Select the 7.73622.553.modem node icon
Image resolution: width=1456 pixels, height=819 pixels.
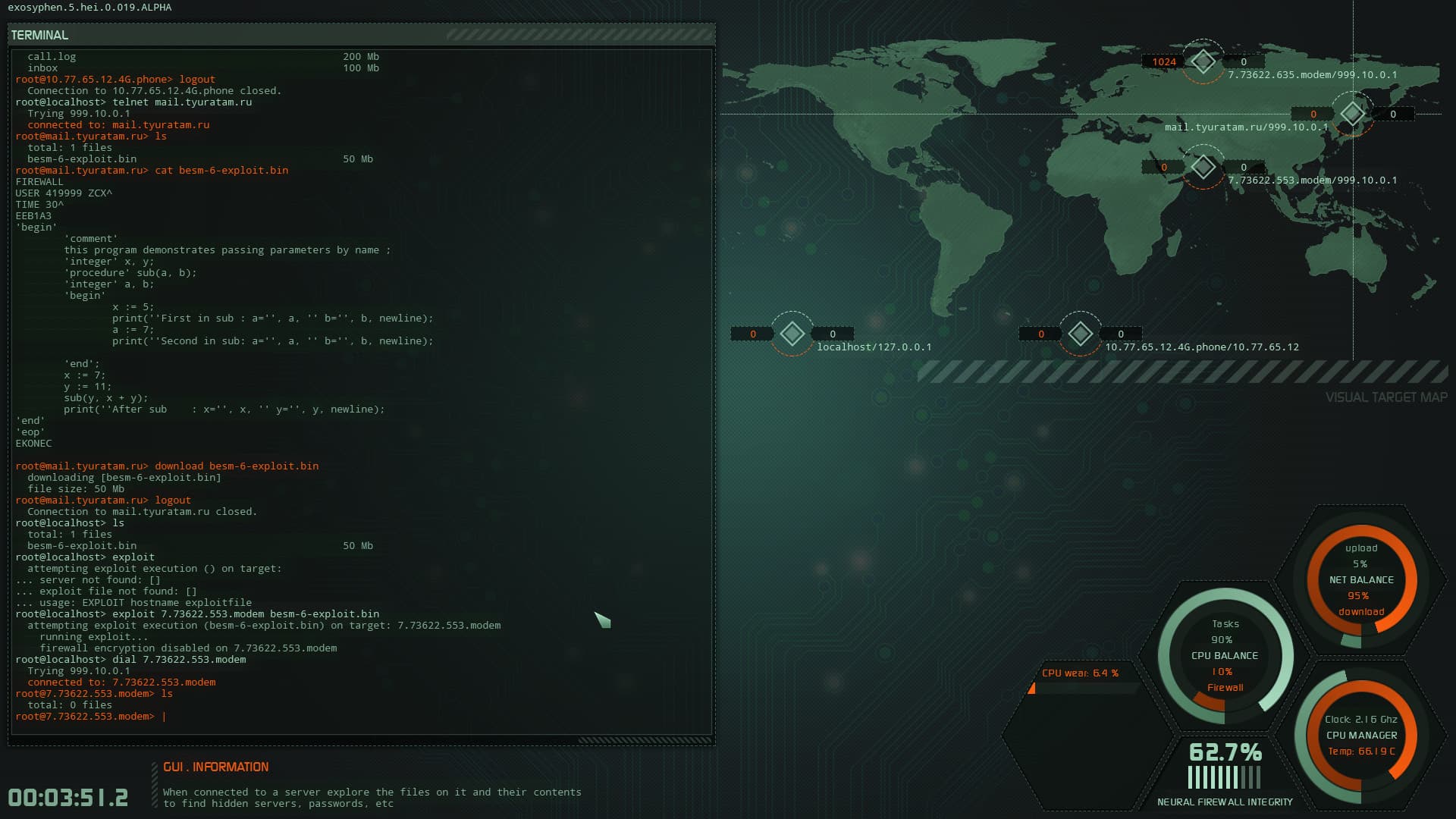click(x=1203, y=166)
